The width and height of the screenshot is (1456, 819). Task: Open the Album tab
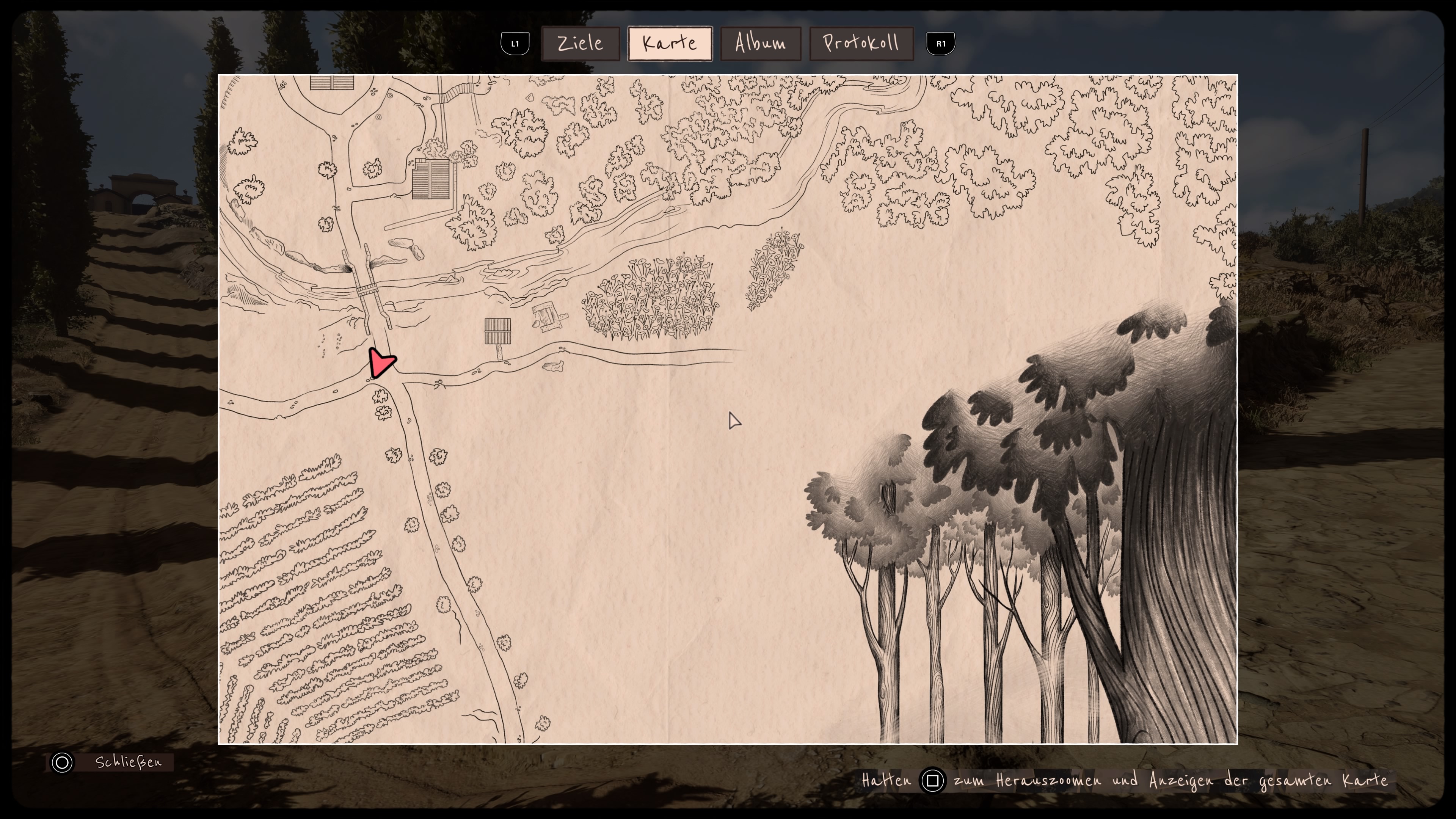click(x=760, y=44)
